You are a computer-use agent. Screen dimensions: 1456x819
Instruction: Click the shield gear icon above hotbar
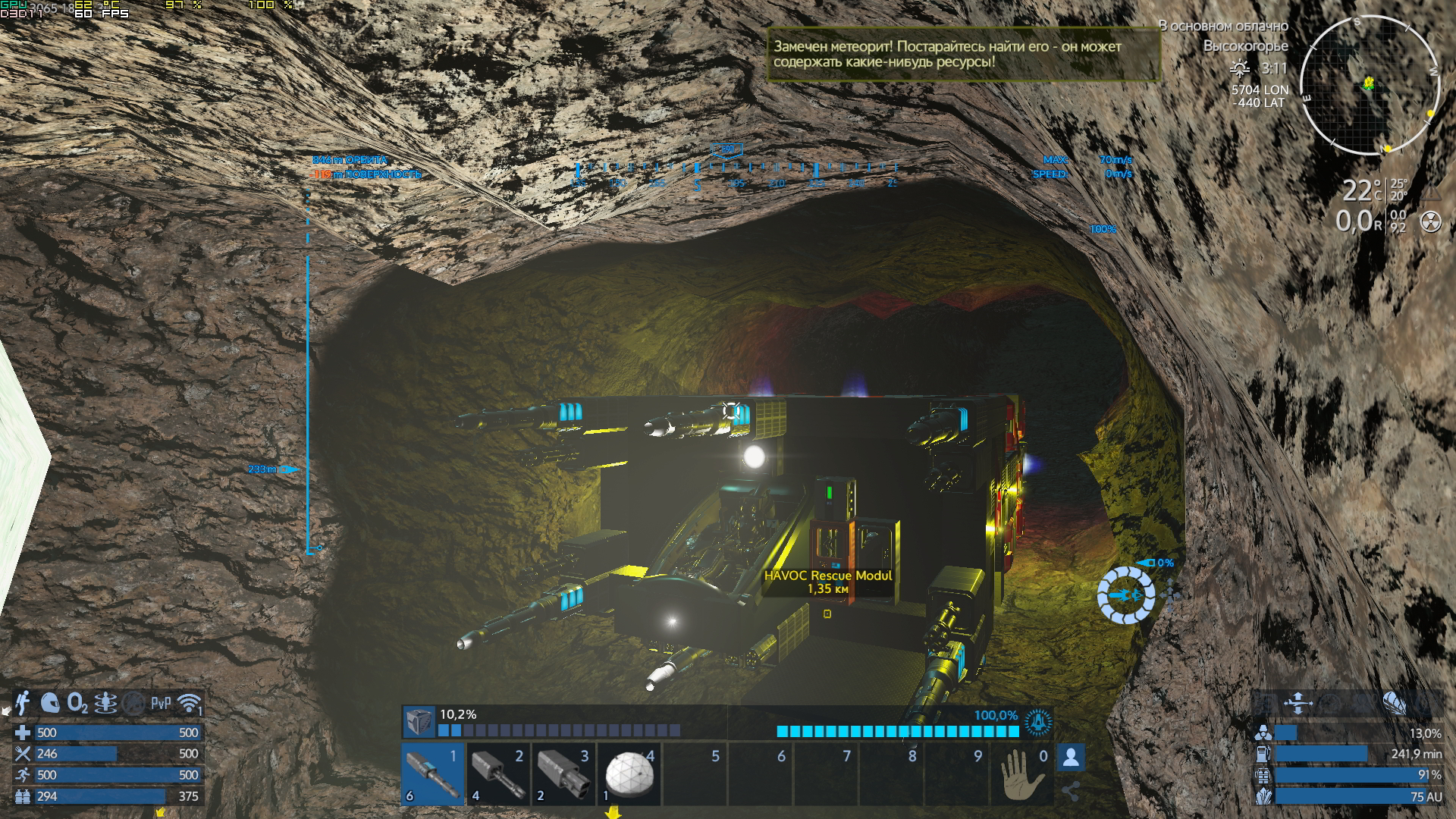[1037, 722]
